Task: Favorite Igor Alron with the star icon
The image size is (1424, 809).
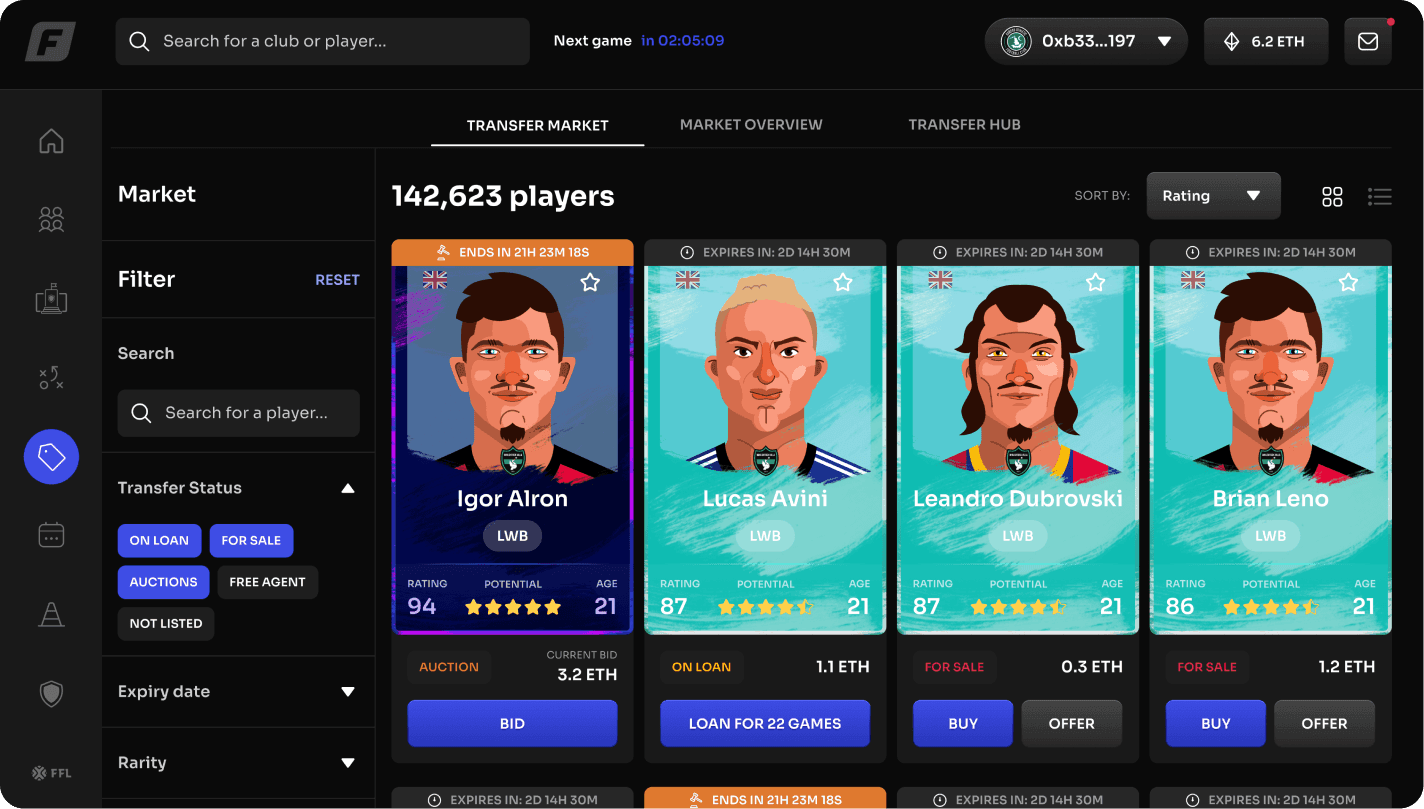Action: (x=589, y=282)
